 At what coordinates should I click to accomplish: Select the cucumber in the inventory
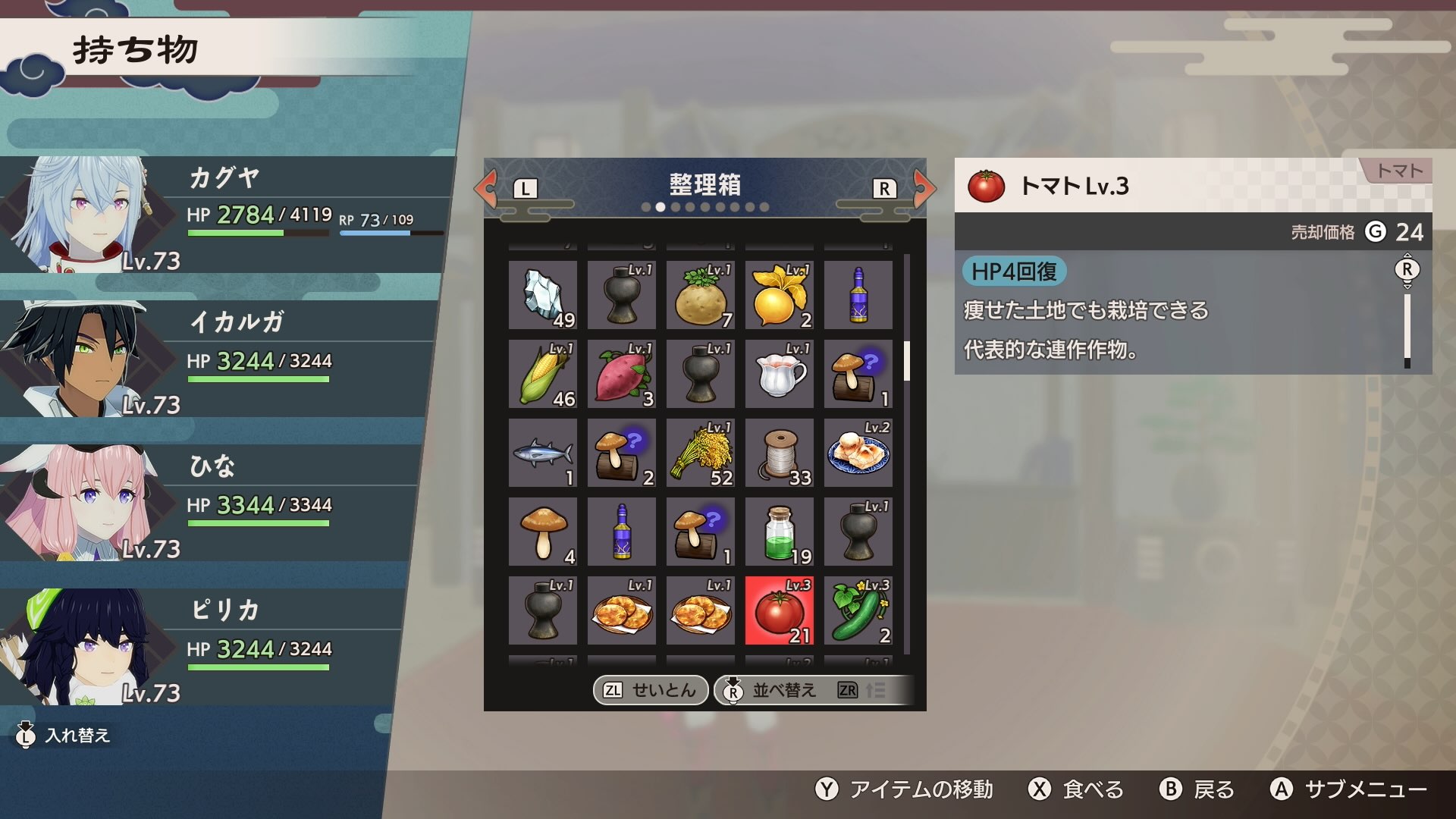(858, 610)
